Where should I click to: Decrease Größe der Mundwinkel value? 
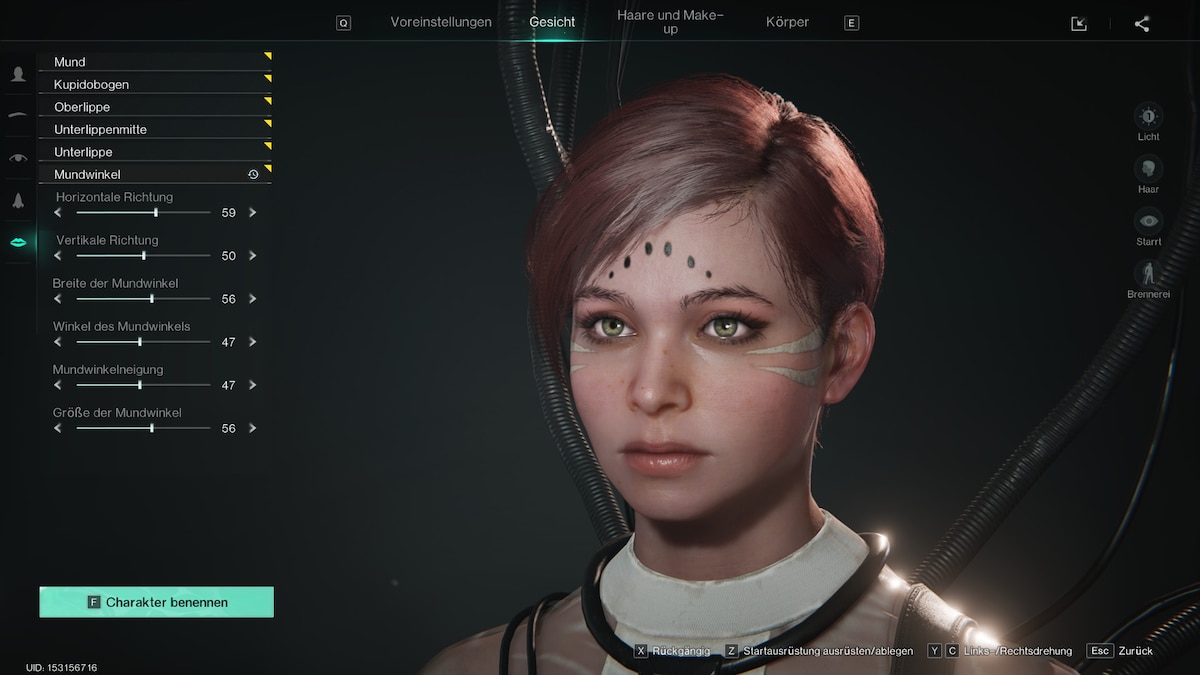click(58, 428)
